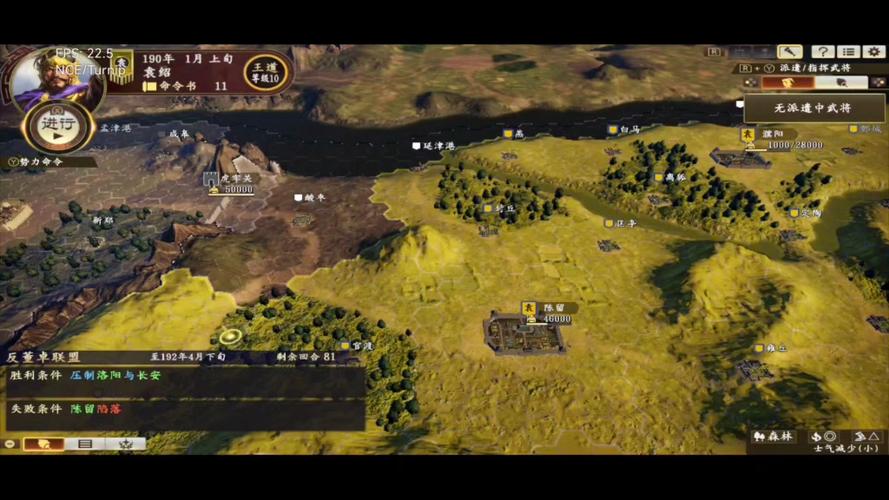Open the help question mark button
This screenshot has height=500, width=889.
pyautogui.click(x=822, y=52)
